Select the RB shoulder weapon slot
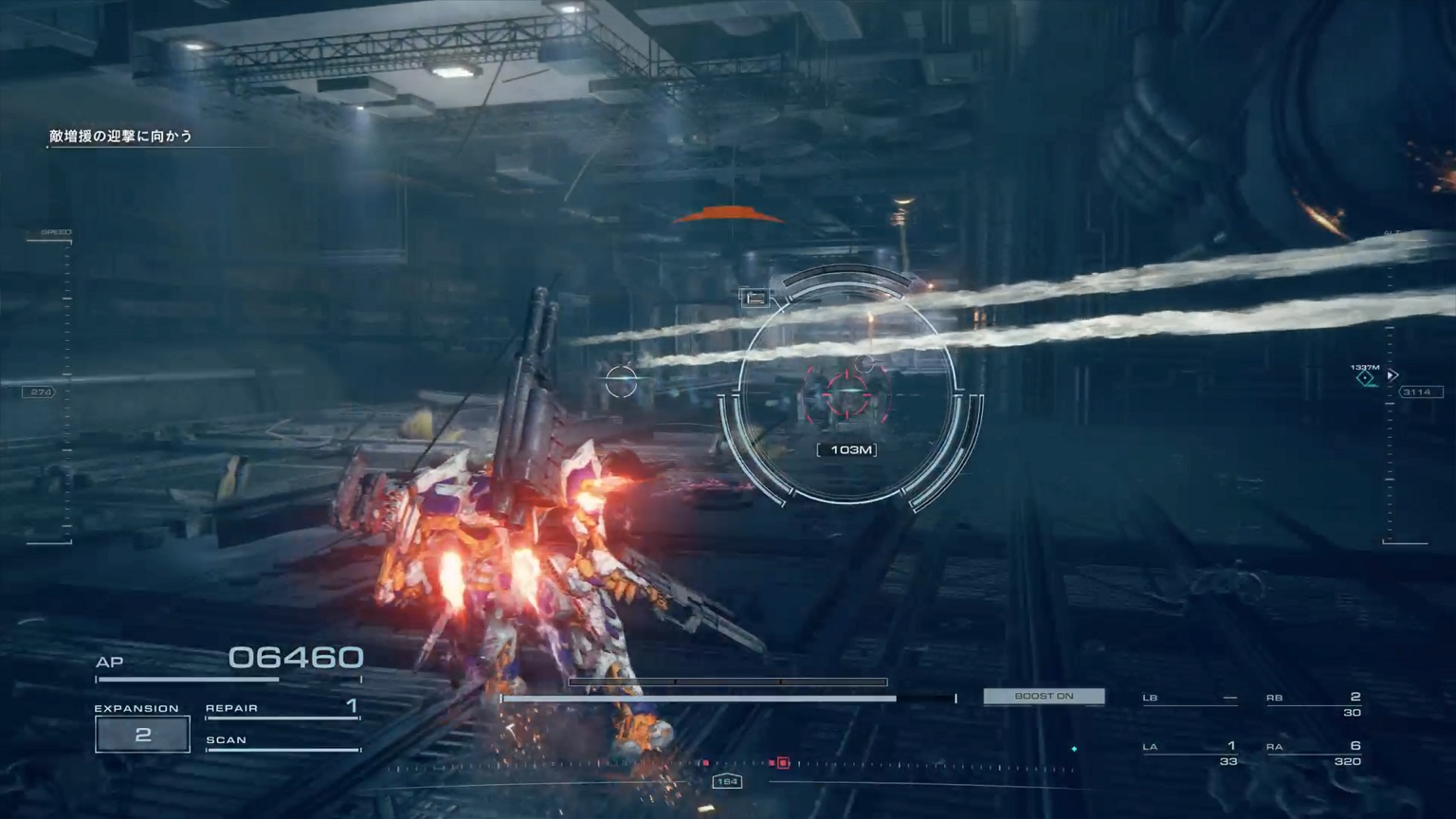1456x819 pixels. (x=1314, y=702)
